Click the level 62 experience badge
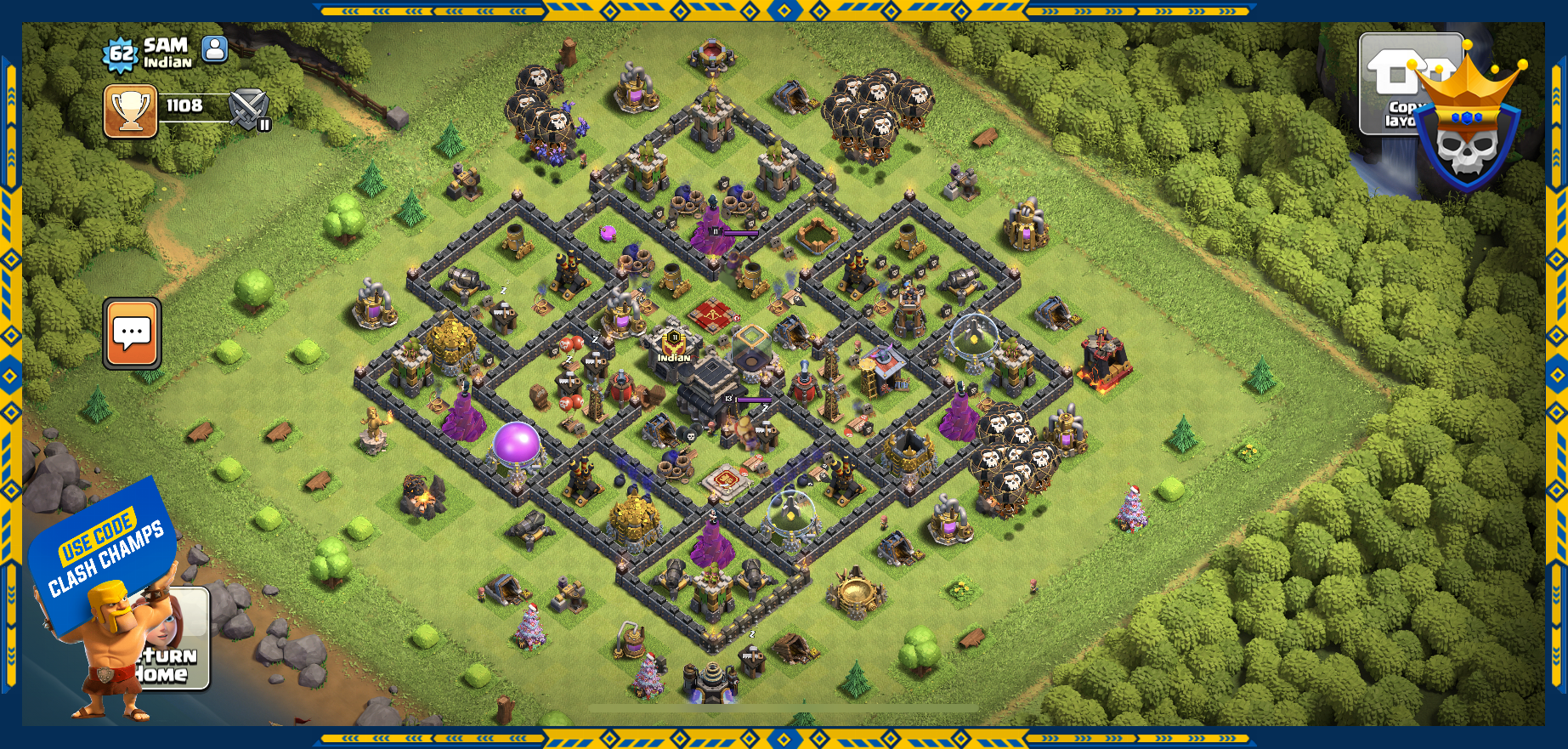Screen dimensions: 1568x749 tap(120, 55)
